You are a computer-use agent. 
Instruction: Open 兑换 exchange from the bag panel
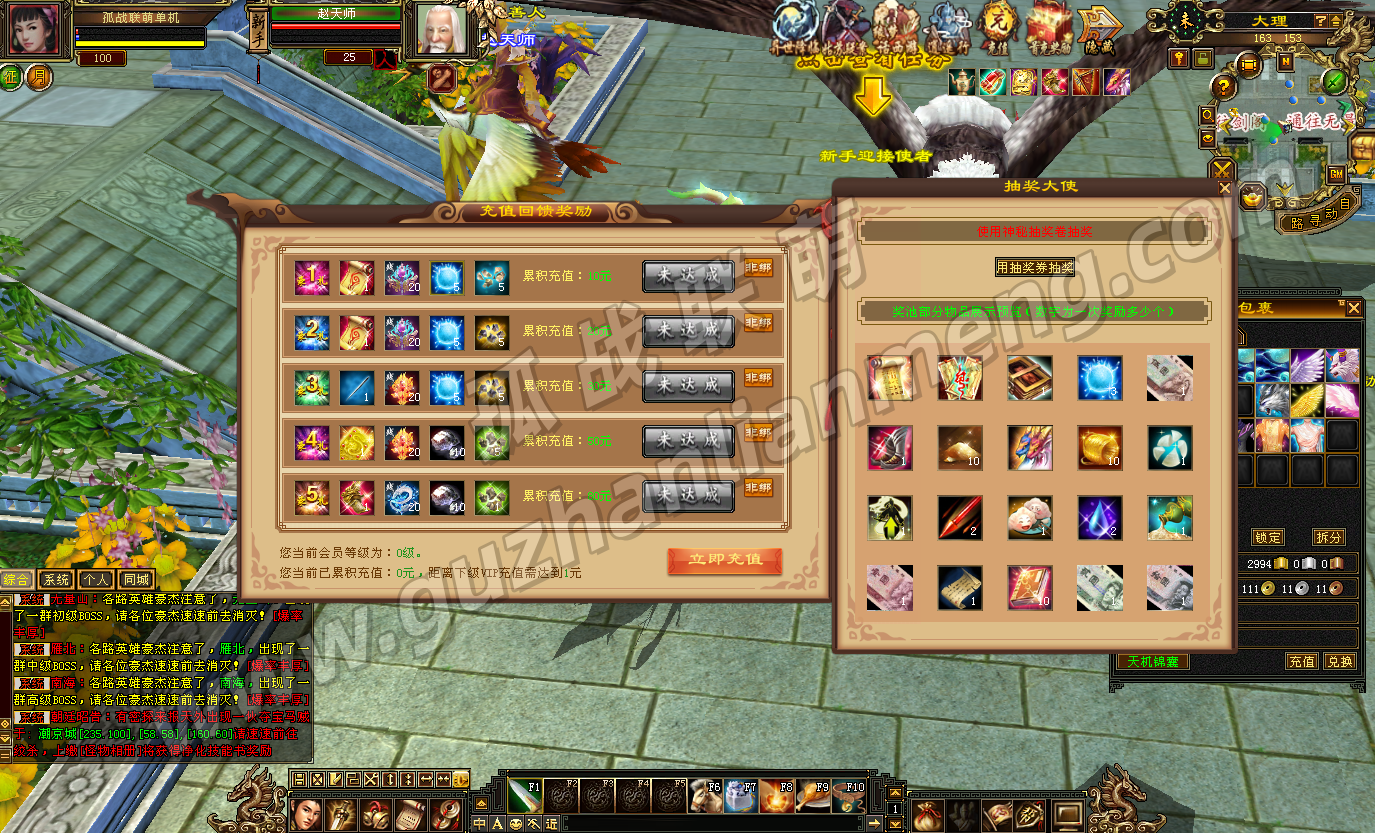(1339, 661)
